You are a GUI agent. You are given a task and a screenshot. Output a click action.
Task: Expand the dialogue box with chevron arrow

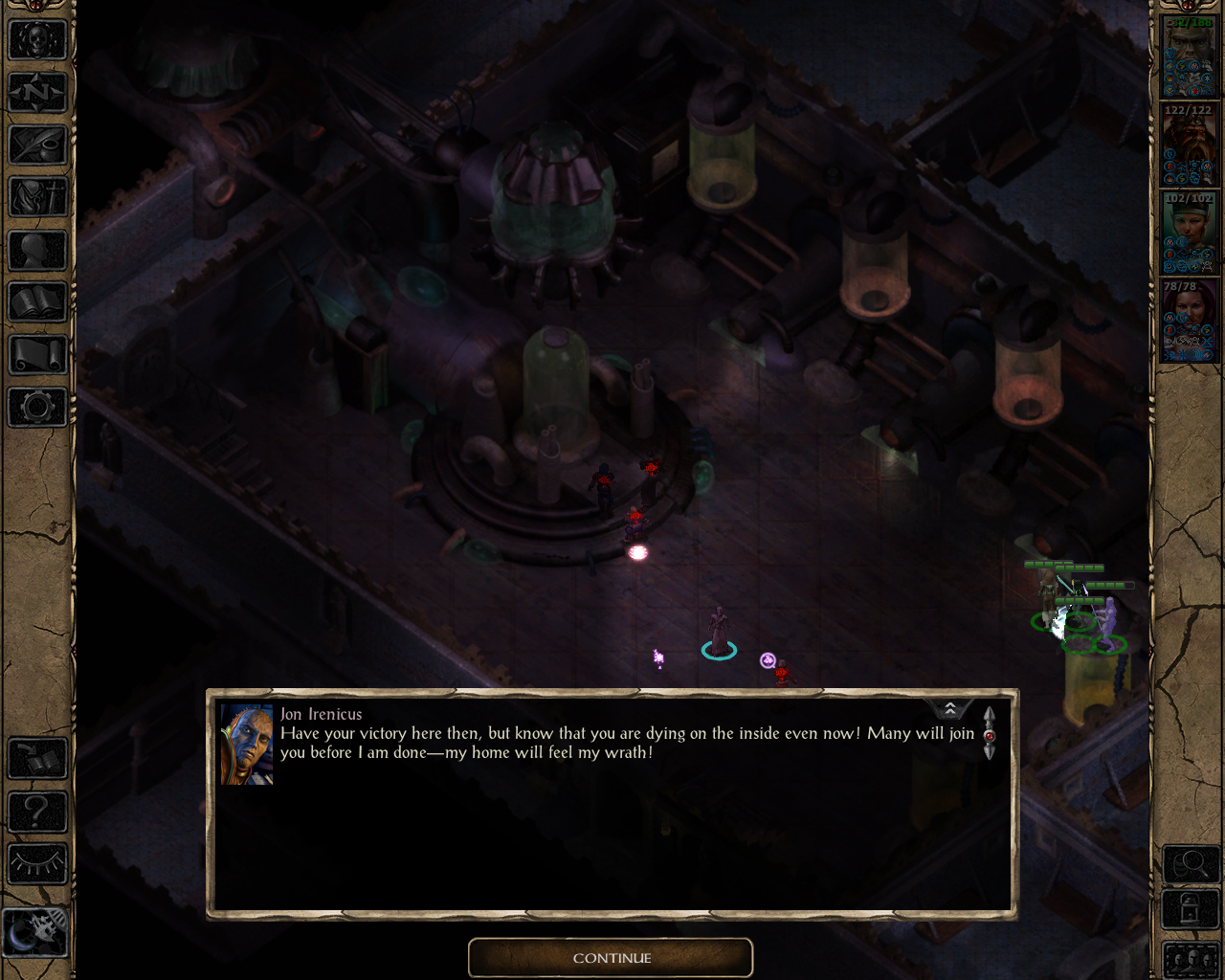(x=950, y=708)
